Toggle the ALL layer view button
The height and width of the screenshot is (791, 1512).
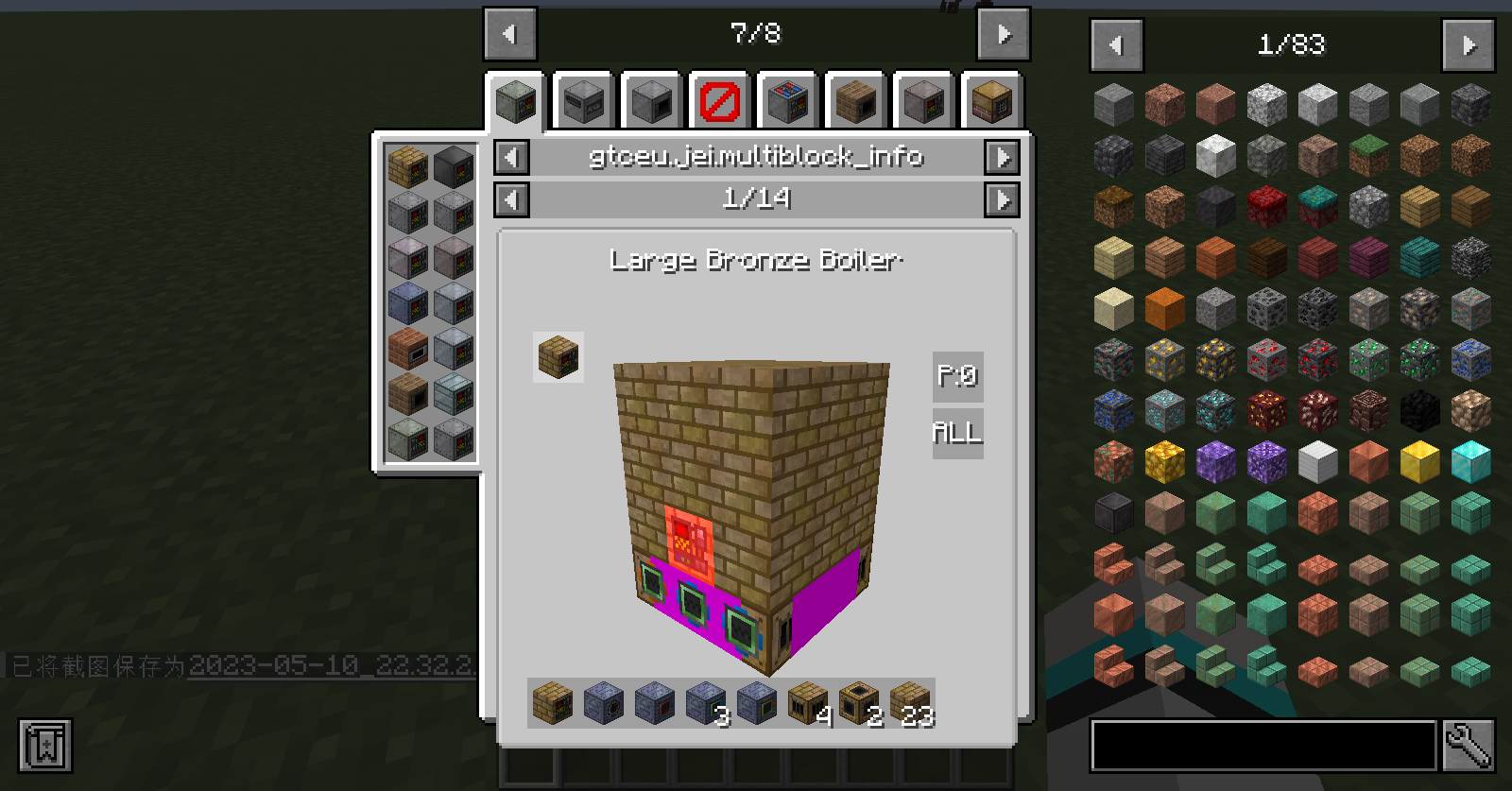pyautogui.click(x=956, y=434)
